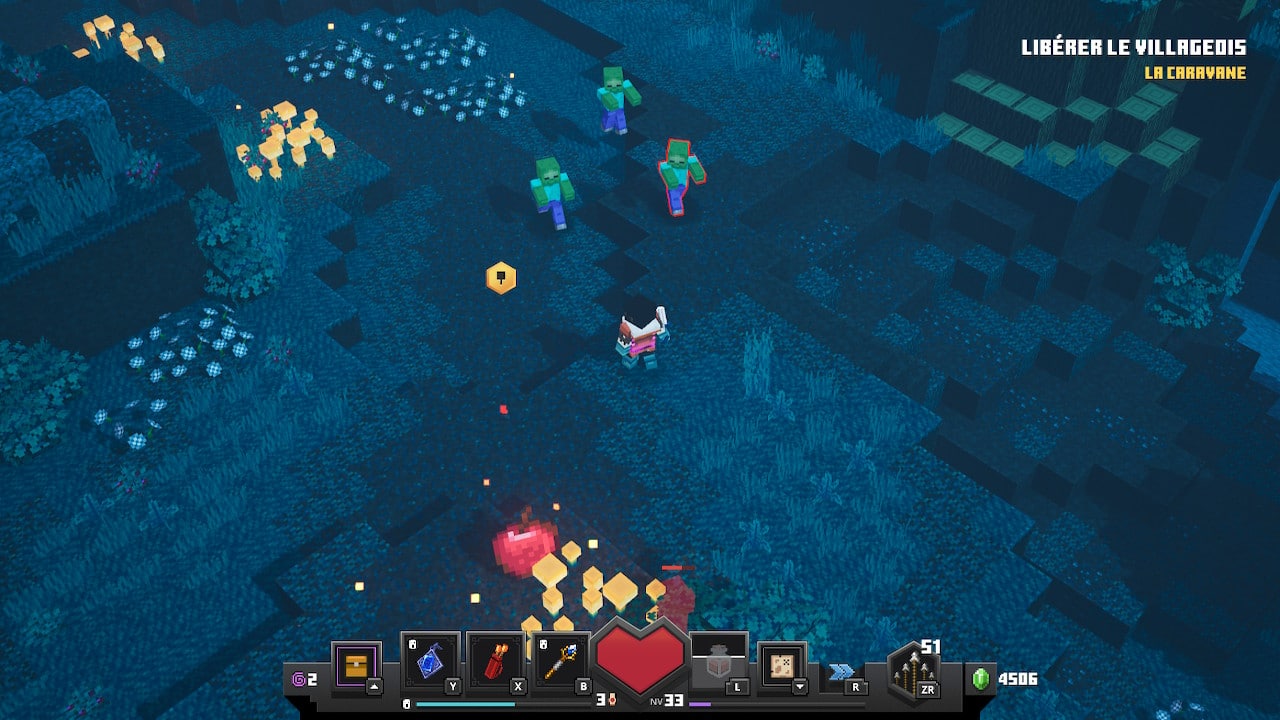Activate the red fireworks quiver artifact

[496, 661]
